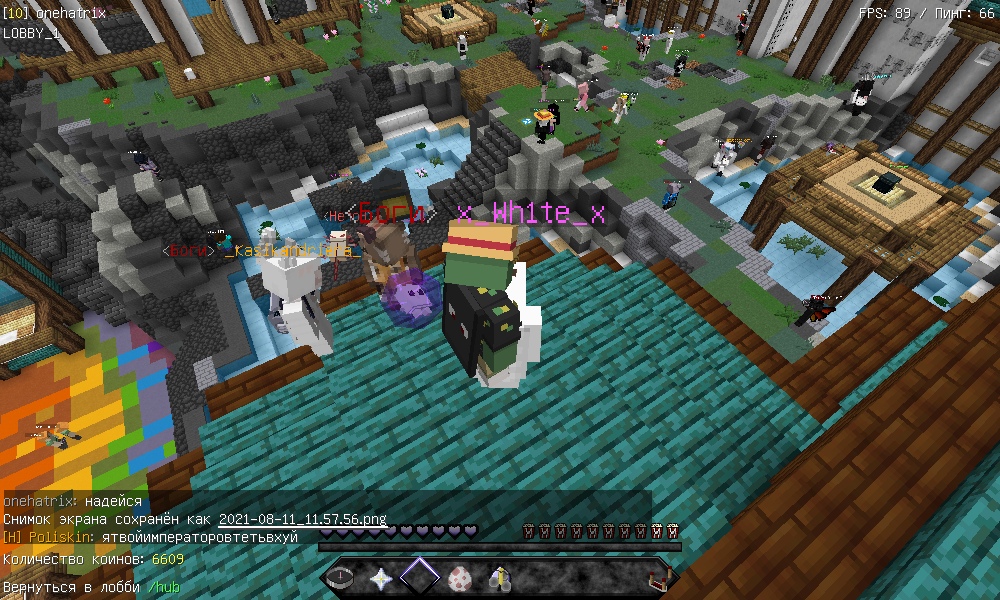Select the nether star hotbar slot
Viewport: 1000px width, 600px height.
381,578
